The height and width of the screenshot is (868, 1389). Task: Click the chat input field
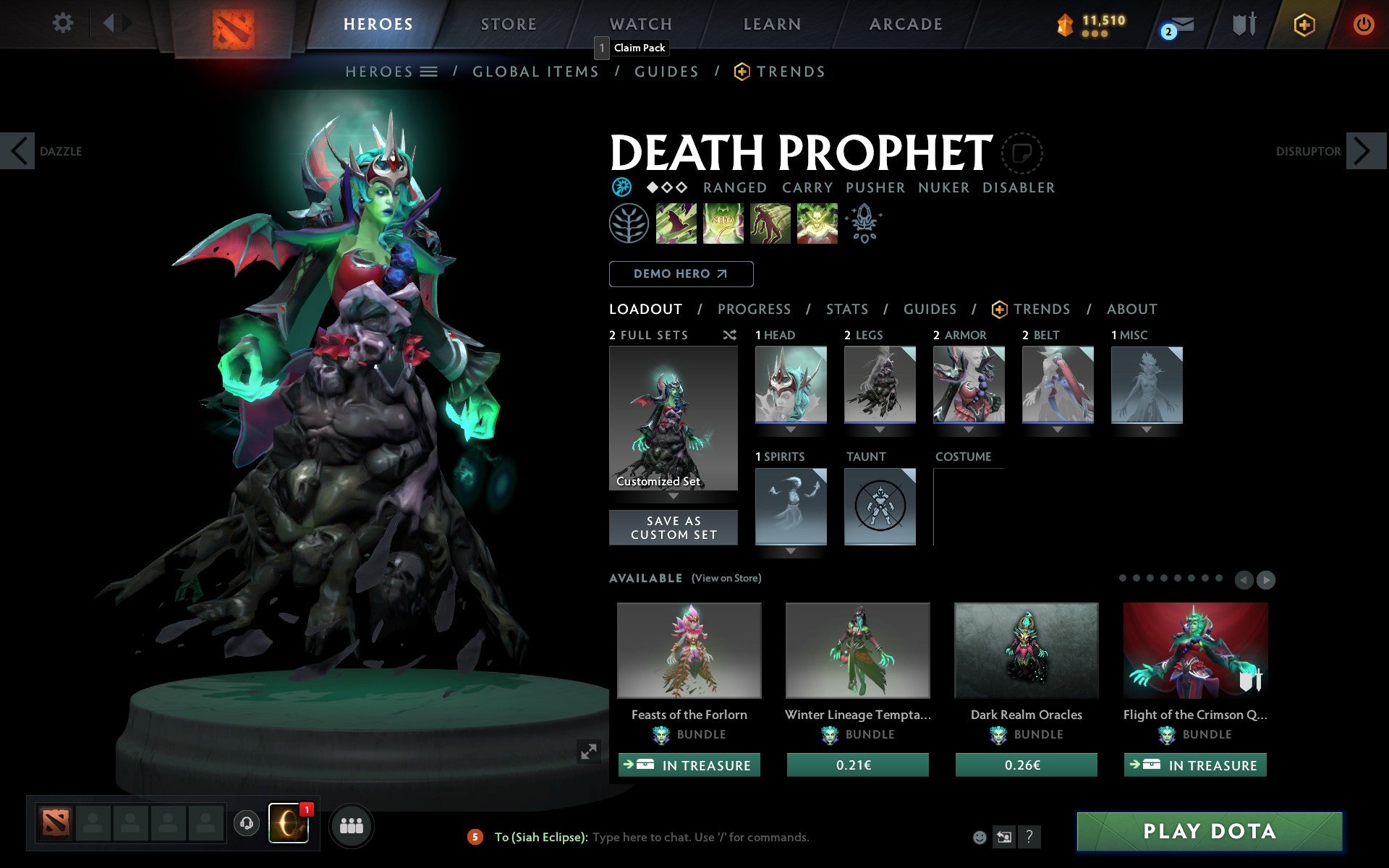(700, 838)
